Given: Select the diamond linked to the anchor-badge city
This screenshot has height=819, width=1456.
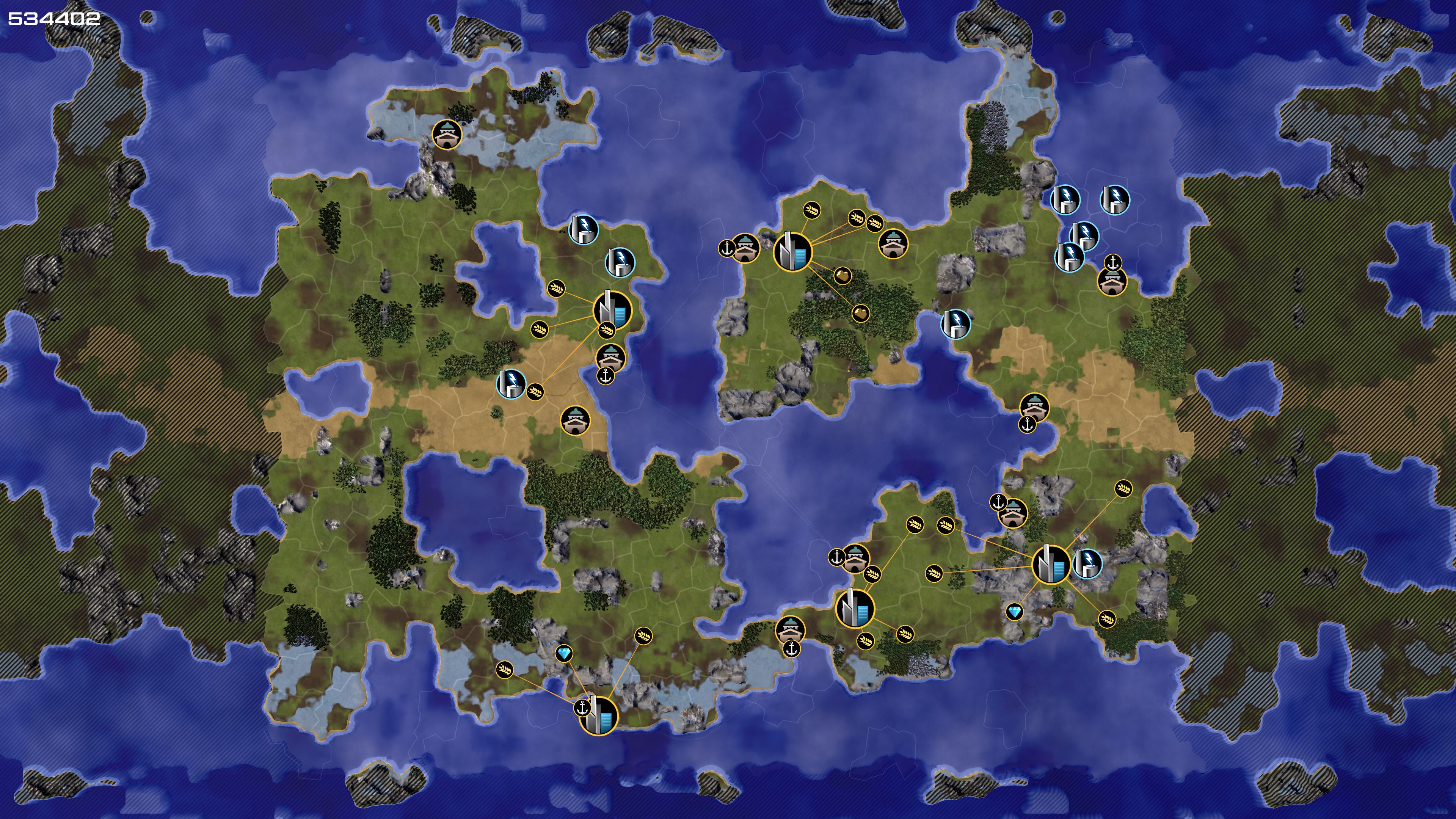Looking at the screenshot, I should tap(563, 654).
